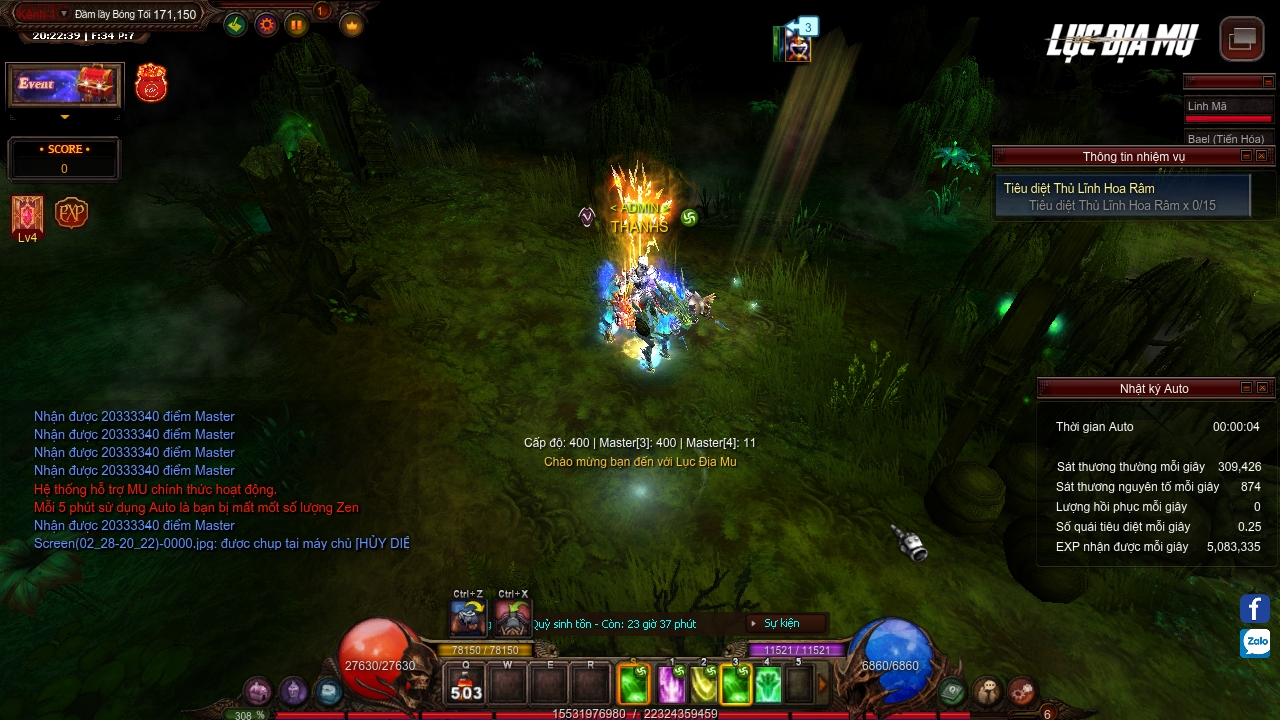Click the EXP badge icon
The width and height of the screenshot is (1280, 720).
click(x=71, y=213)
